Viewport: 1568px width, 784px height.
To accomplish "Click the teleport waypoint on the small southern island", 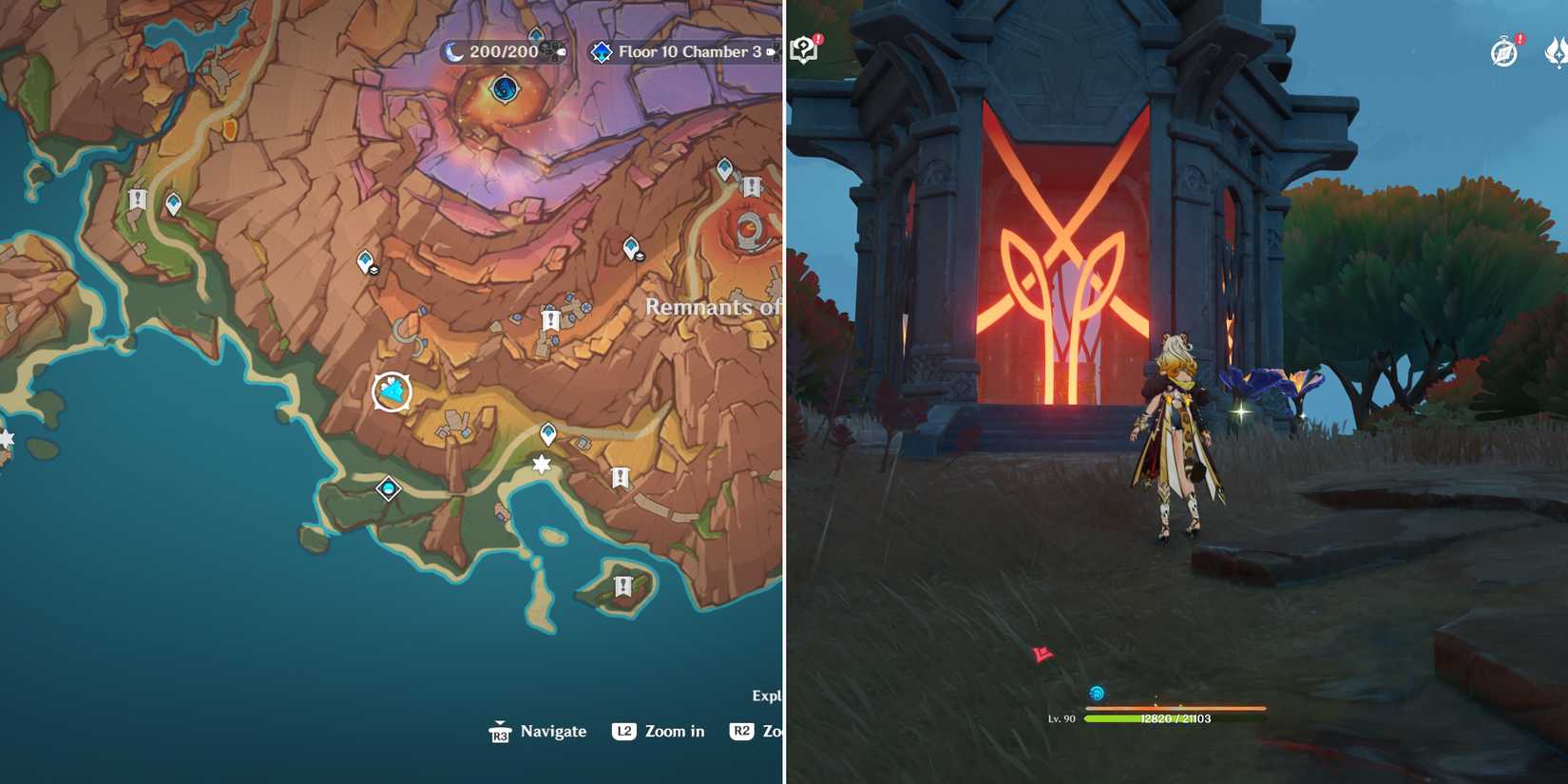I will coord(623,585).
